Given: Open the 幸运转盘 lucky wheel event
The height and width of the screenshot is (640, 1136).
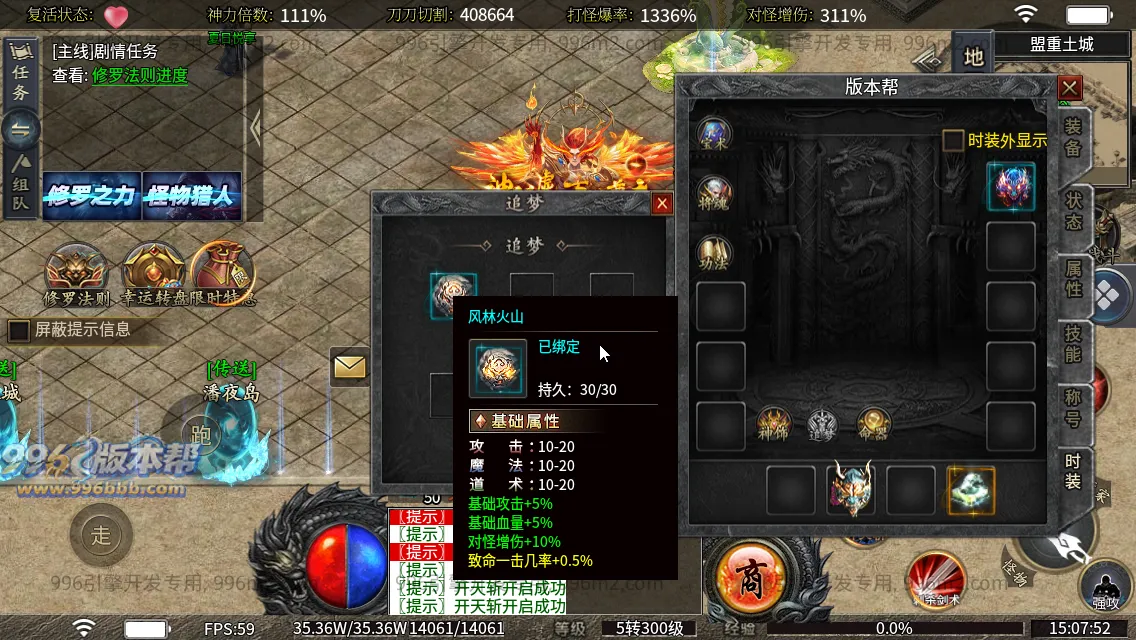Looking at the screenshot, I should tap(153, 274).
